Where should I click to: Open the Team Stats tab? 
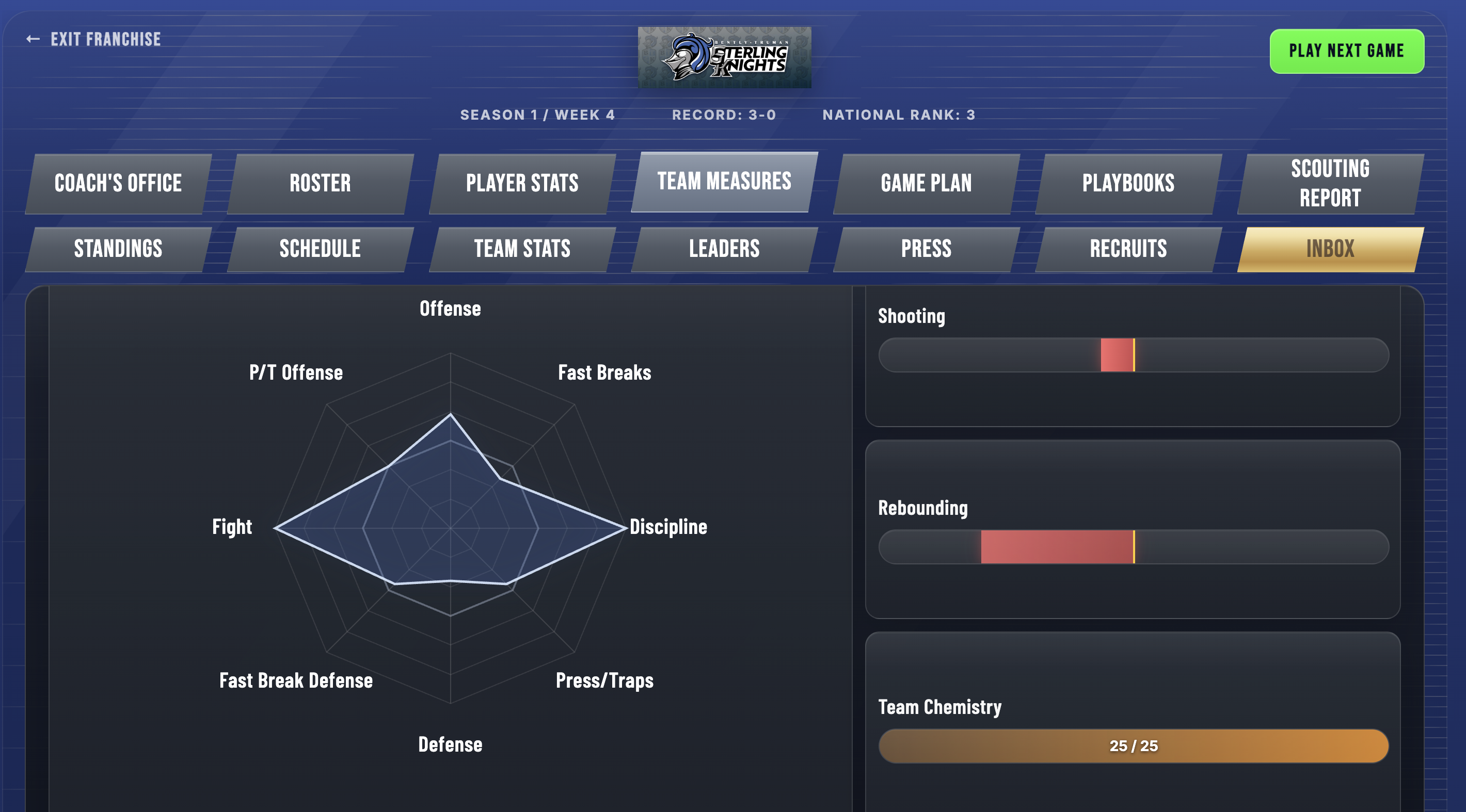[522, 249]
